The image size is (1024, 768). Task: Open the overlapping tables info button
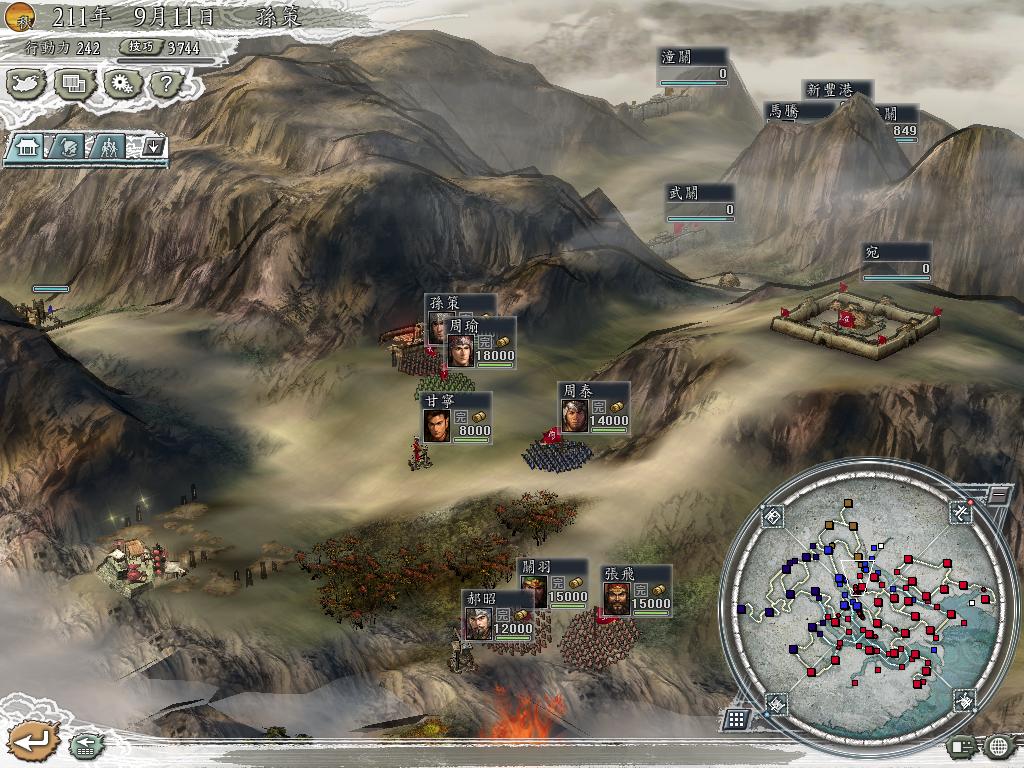pyautogui.click(x=73, y=84)
